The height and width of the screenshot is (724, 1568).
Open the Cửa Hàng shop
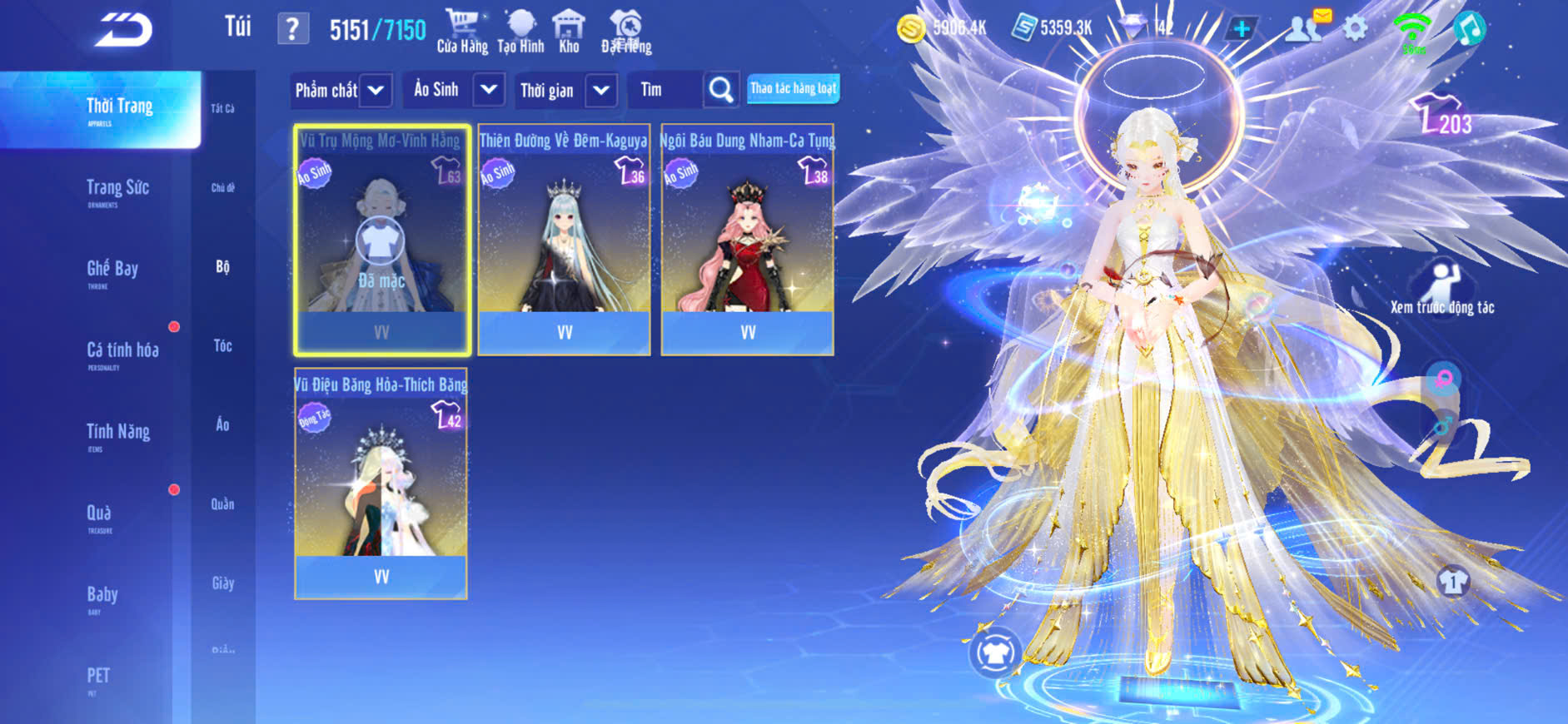[462, 32]
